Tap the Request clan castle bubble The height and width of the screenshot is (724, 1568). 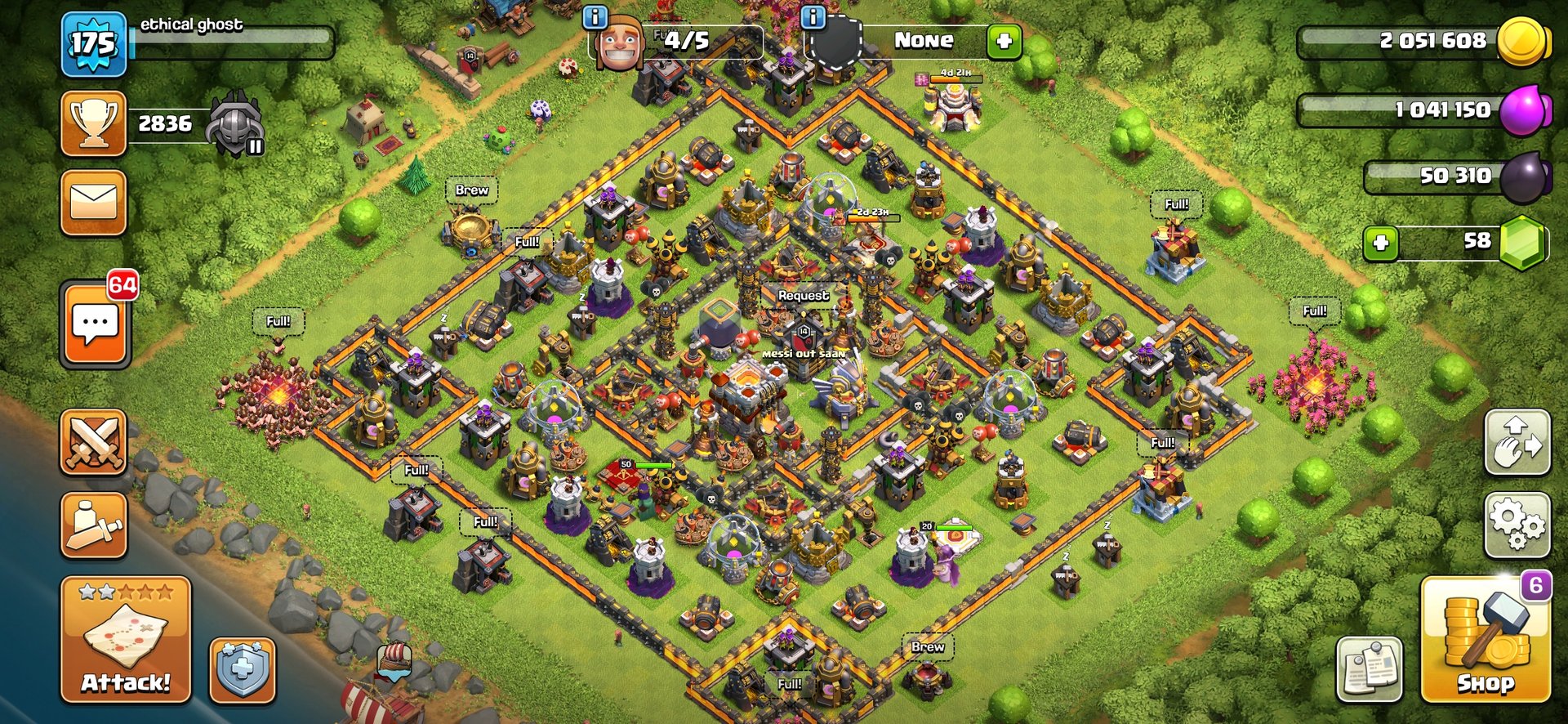pyautogui.click(x=803, y=295)
